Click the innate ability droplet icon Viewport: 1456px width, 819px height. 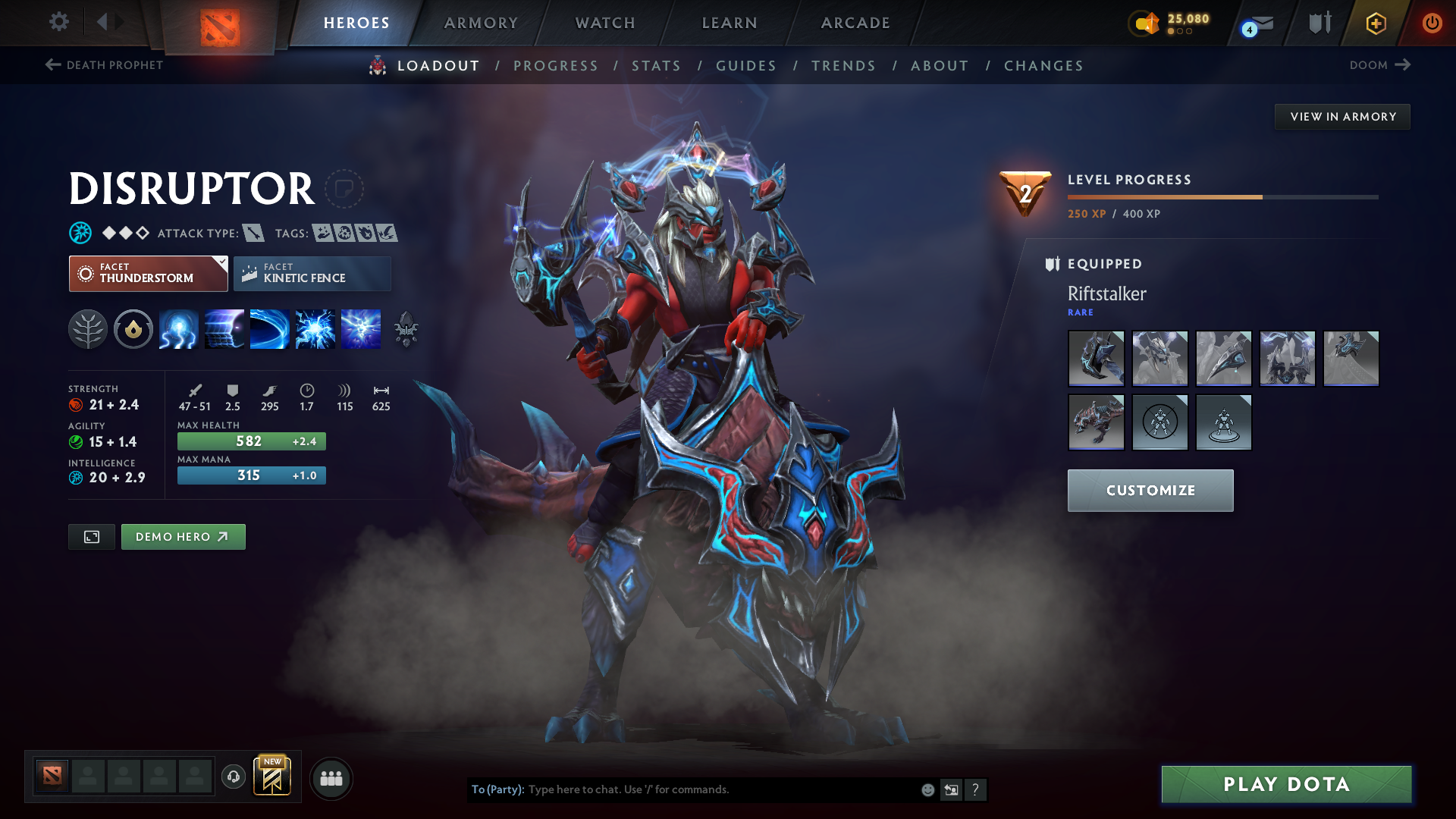tap(133, 329)
